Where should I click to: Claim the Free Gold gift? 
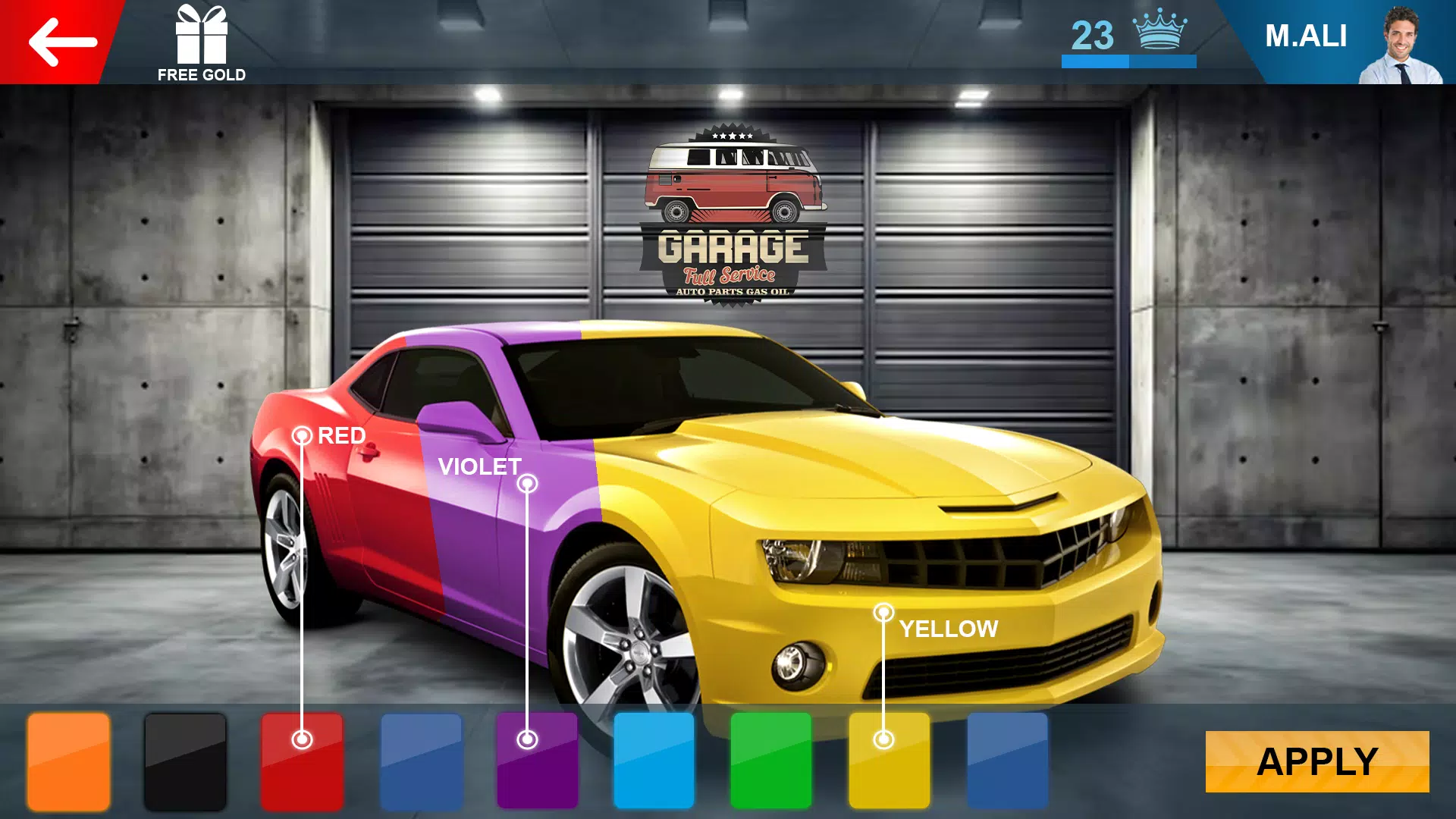pos(201,42)
